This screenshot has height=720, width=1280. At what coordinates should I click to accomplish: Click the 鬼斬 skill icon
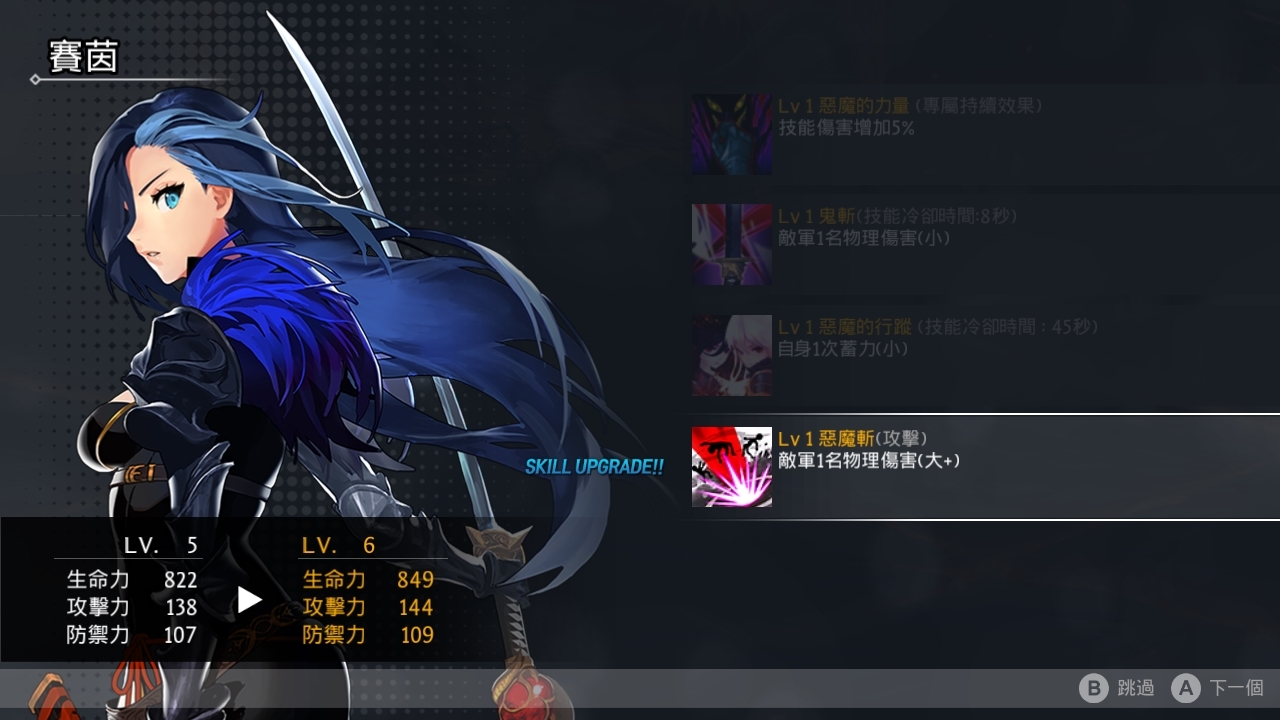[x=731, y=243]
